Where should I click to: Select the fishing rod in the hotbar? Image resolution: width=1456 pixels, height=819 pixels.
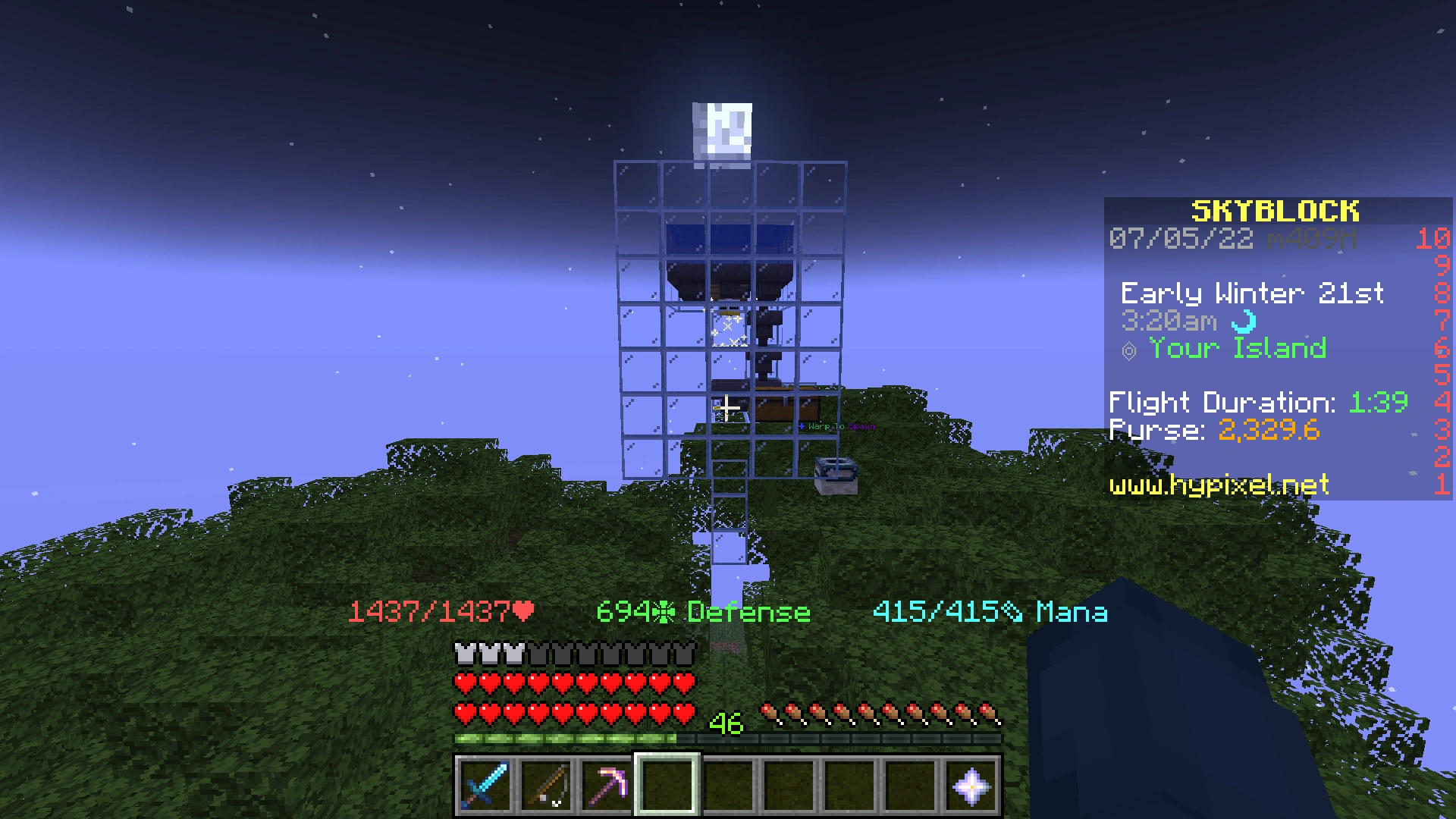545,786
